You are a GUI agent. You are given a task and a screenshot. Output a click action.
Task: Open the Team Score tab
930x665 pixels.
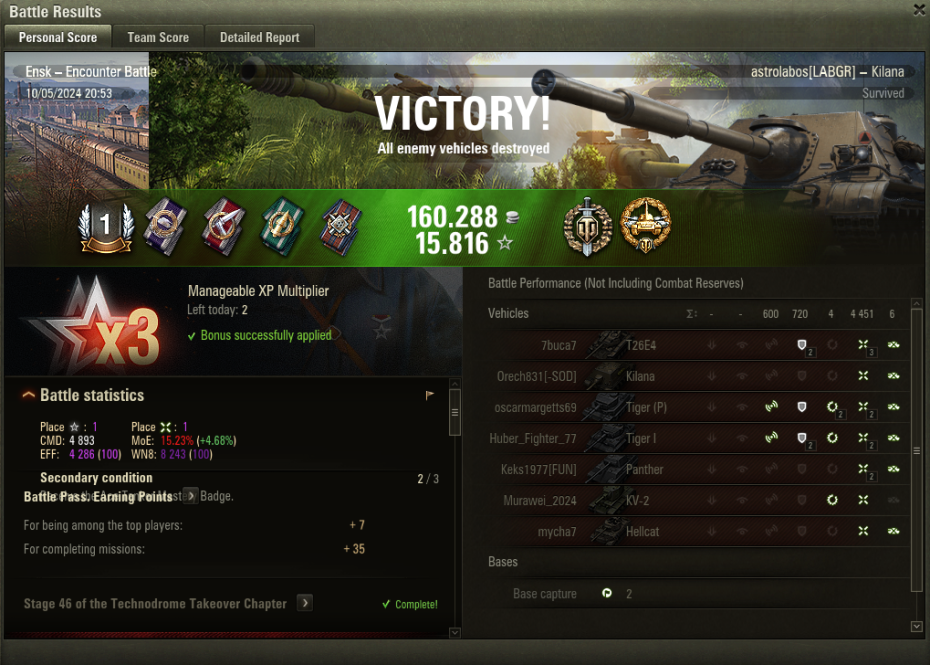click(158, 37)
